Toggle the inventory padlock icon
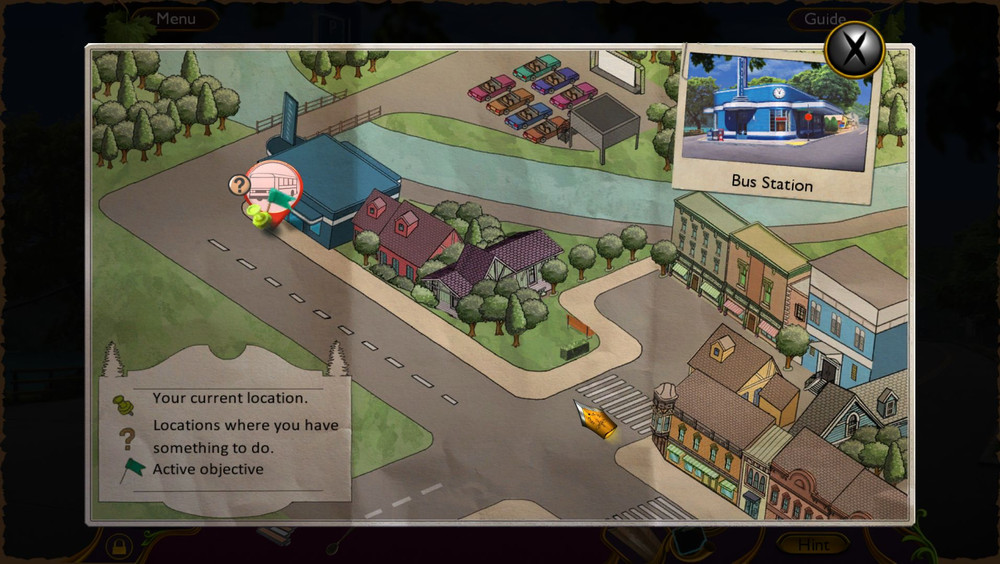 (119, 545)
